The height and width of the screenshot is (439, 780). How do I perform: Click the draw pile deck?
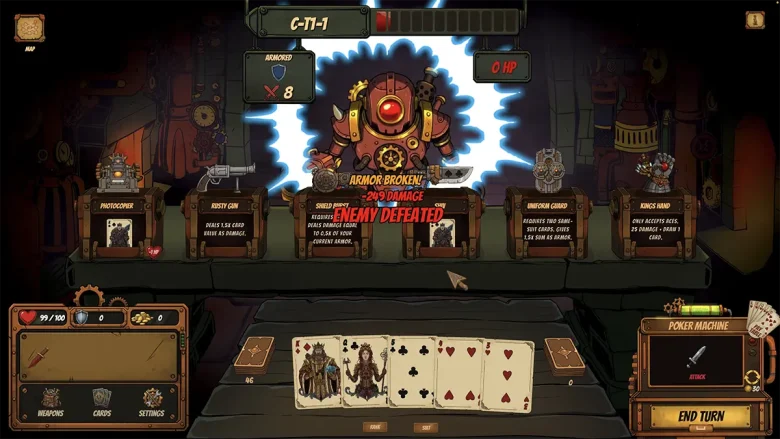point(254,355)
